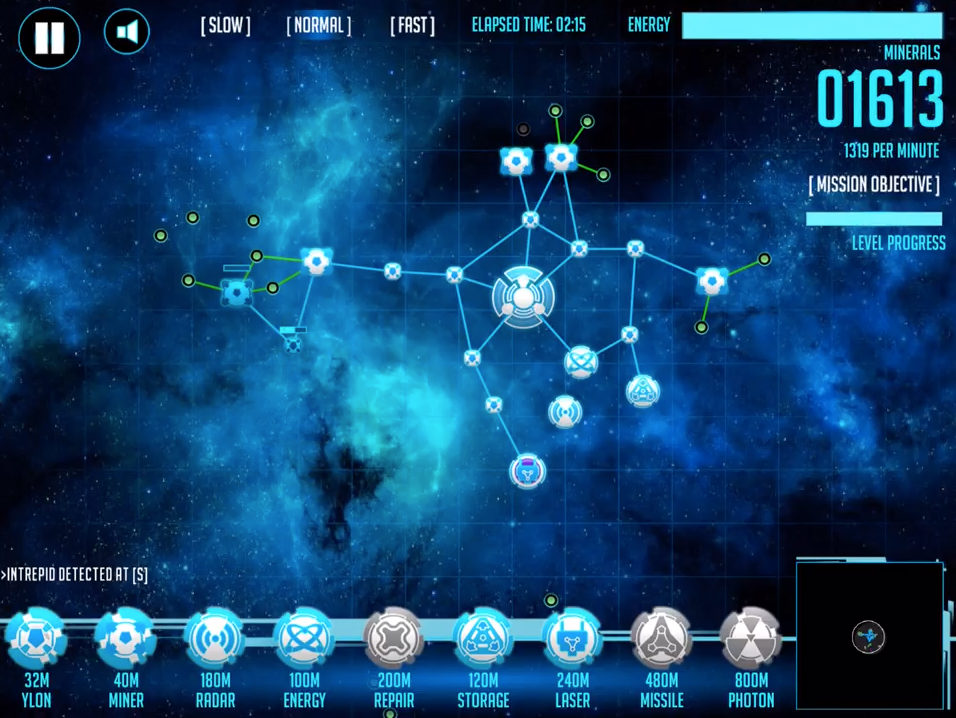The height and width of the screenshot is (718, 956).
Task: Select the Storage build icon
Action: [x=483, y=639]
